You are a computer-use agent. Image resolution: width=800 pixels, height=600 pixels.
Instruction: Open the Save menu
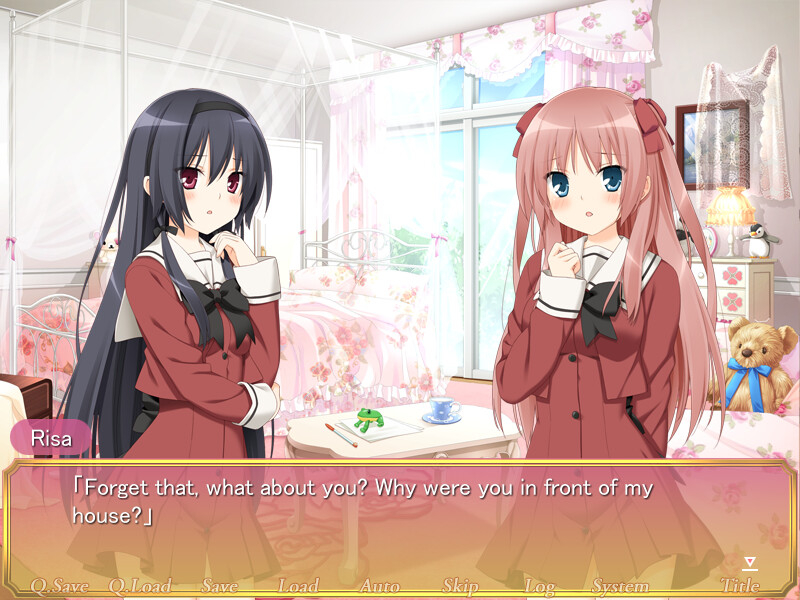click(220, 586)
